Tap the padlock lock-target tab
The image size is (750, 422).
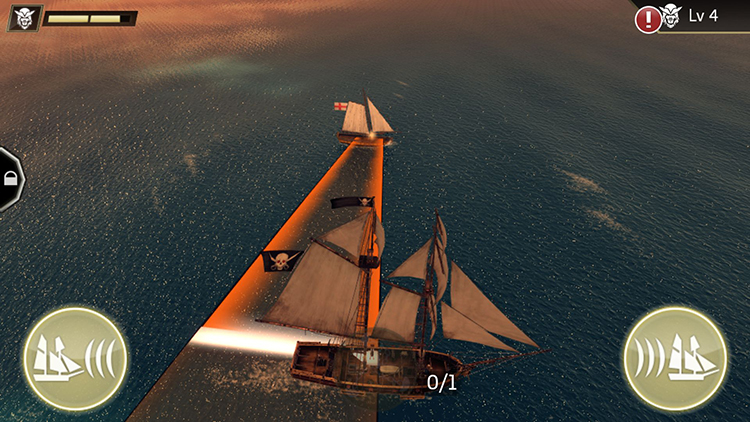pyautogui.click(x=10, y=180)
